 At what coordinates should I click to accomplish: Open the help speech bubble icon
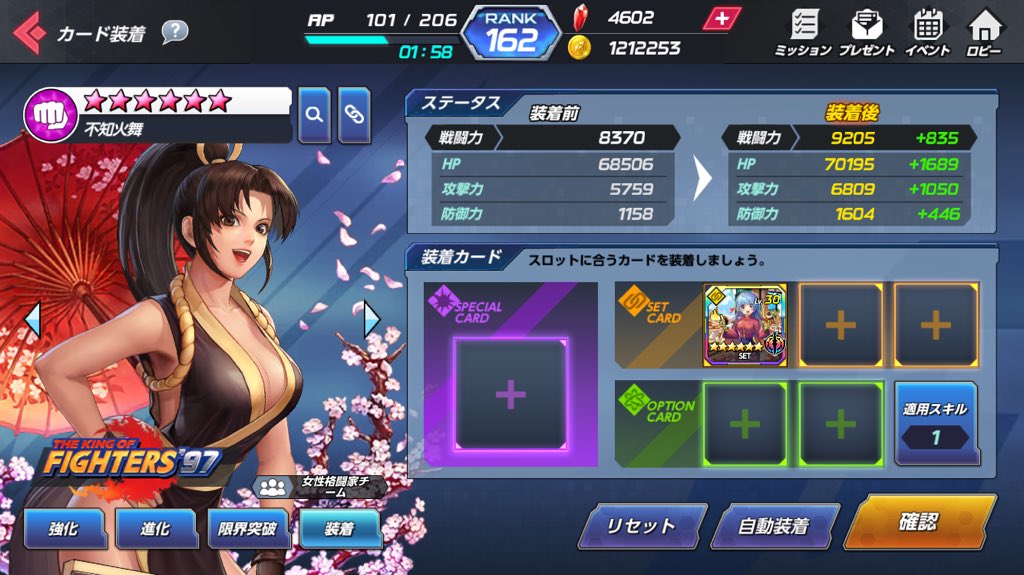coord(175,32)
